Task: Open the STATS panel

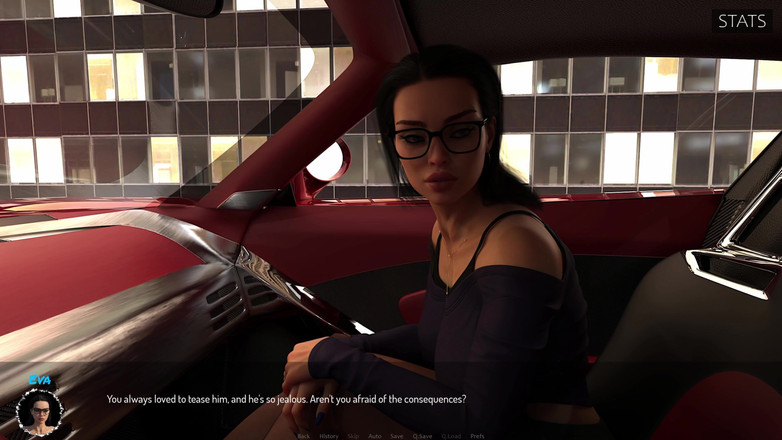Action: pos(742,20)
